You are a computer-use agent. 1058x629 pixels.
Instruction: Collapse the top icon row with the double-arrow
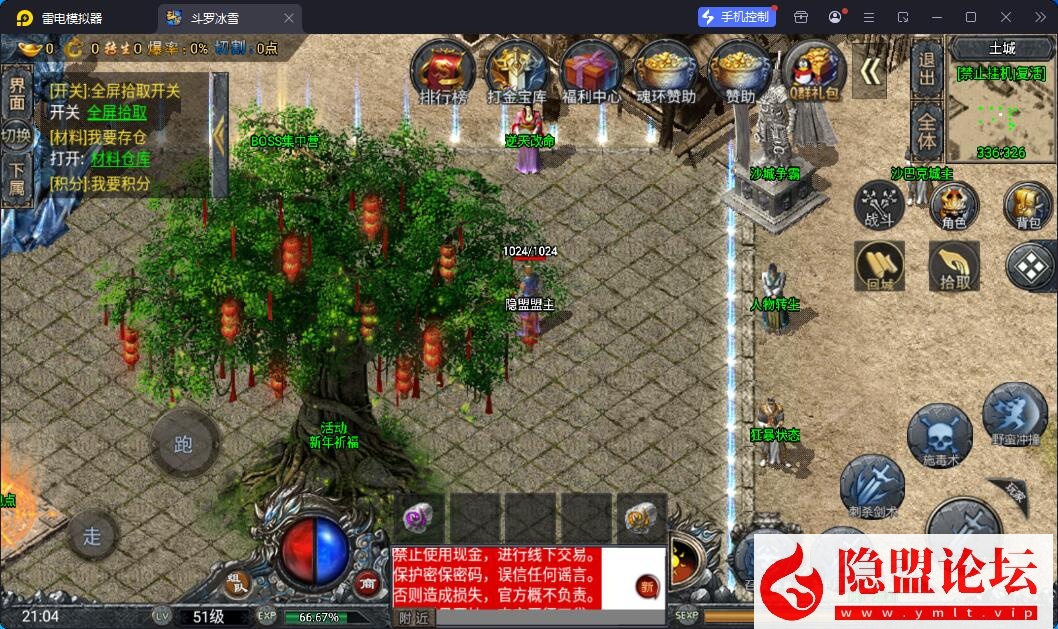coord(871,70)
